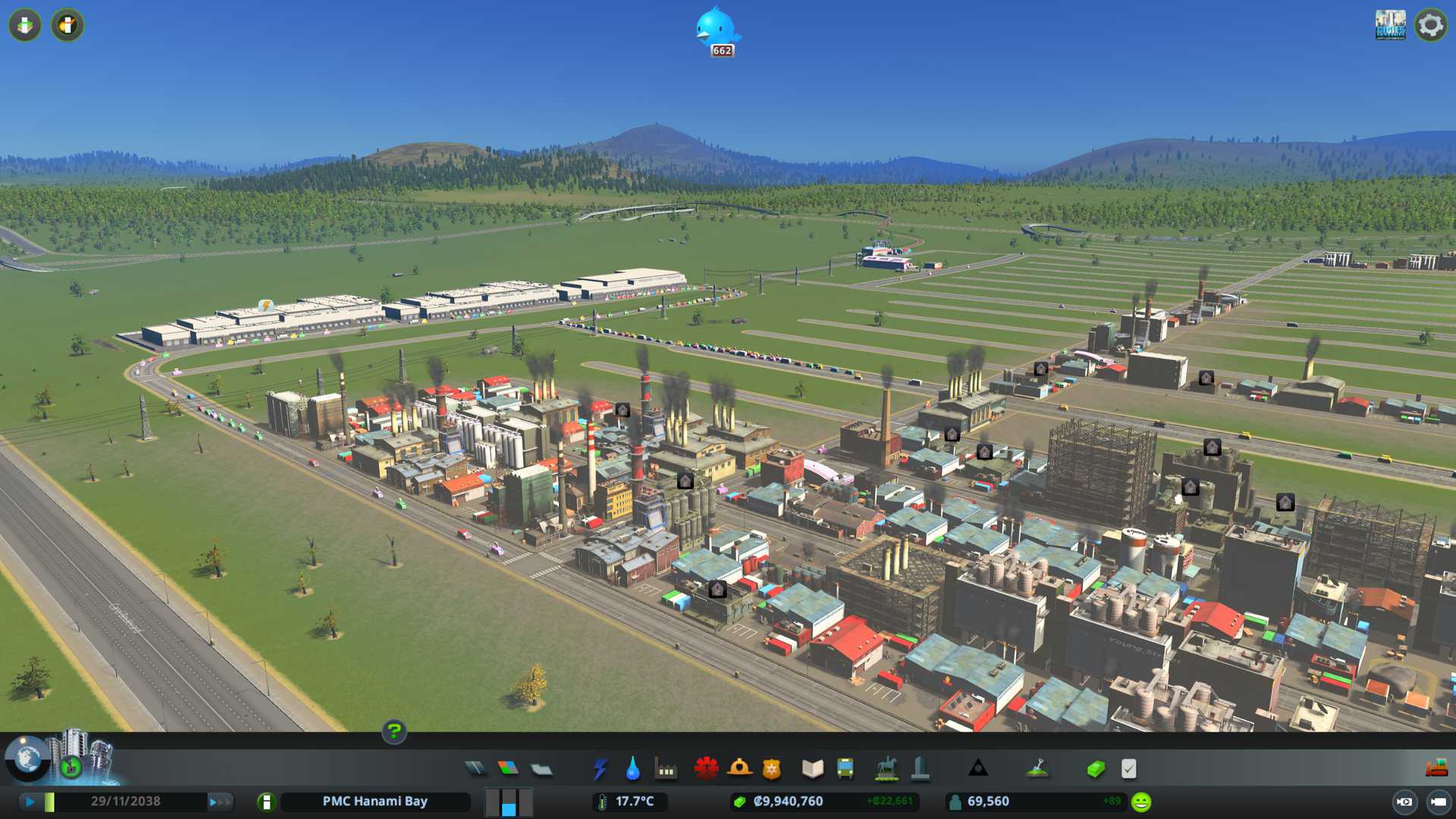Open the Roads build menu
This screenshot has width=1456, height=819.
coord(475,769)
